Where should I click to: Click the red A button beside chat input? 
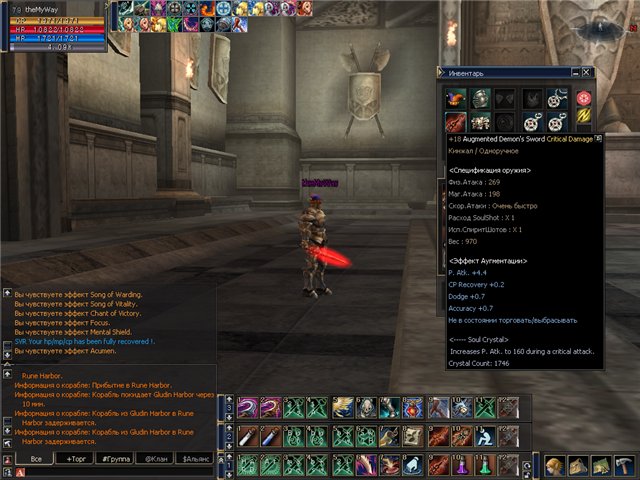(x=20, y=471)
